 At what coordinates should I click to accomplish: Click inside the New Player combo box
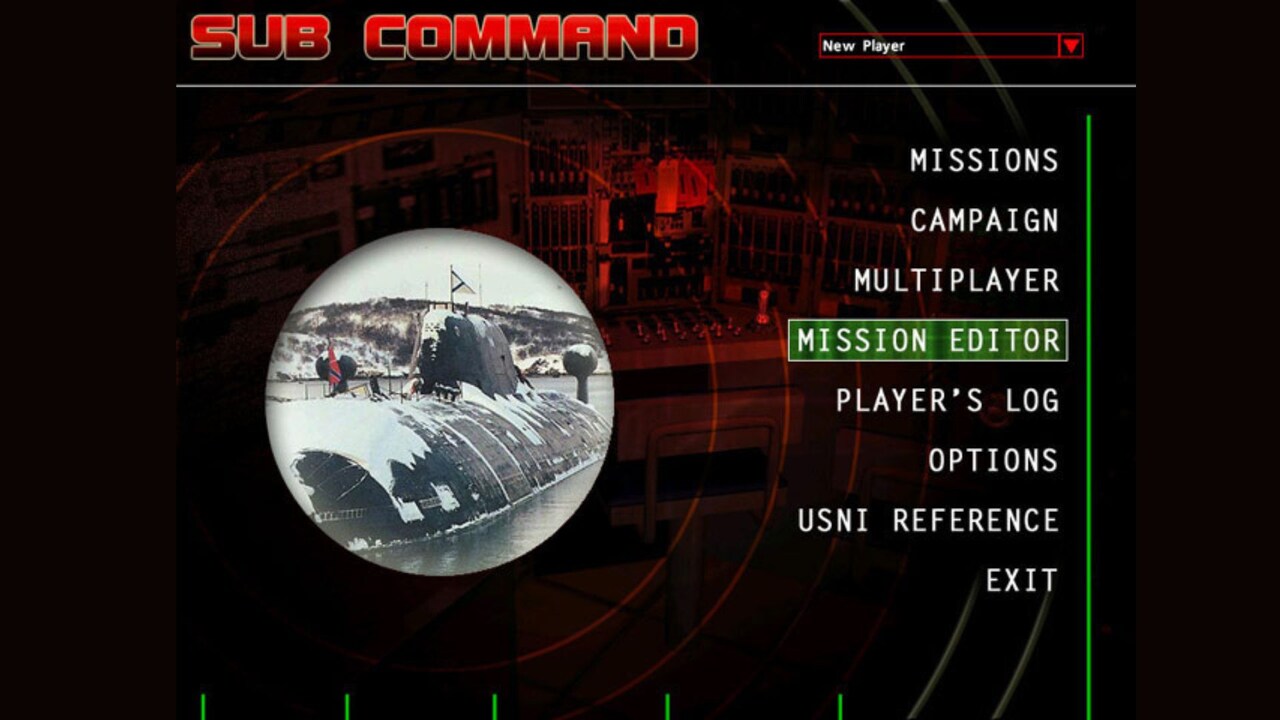pyautogui.click(x=930, y=44)
